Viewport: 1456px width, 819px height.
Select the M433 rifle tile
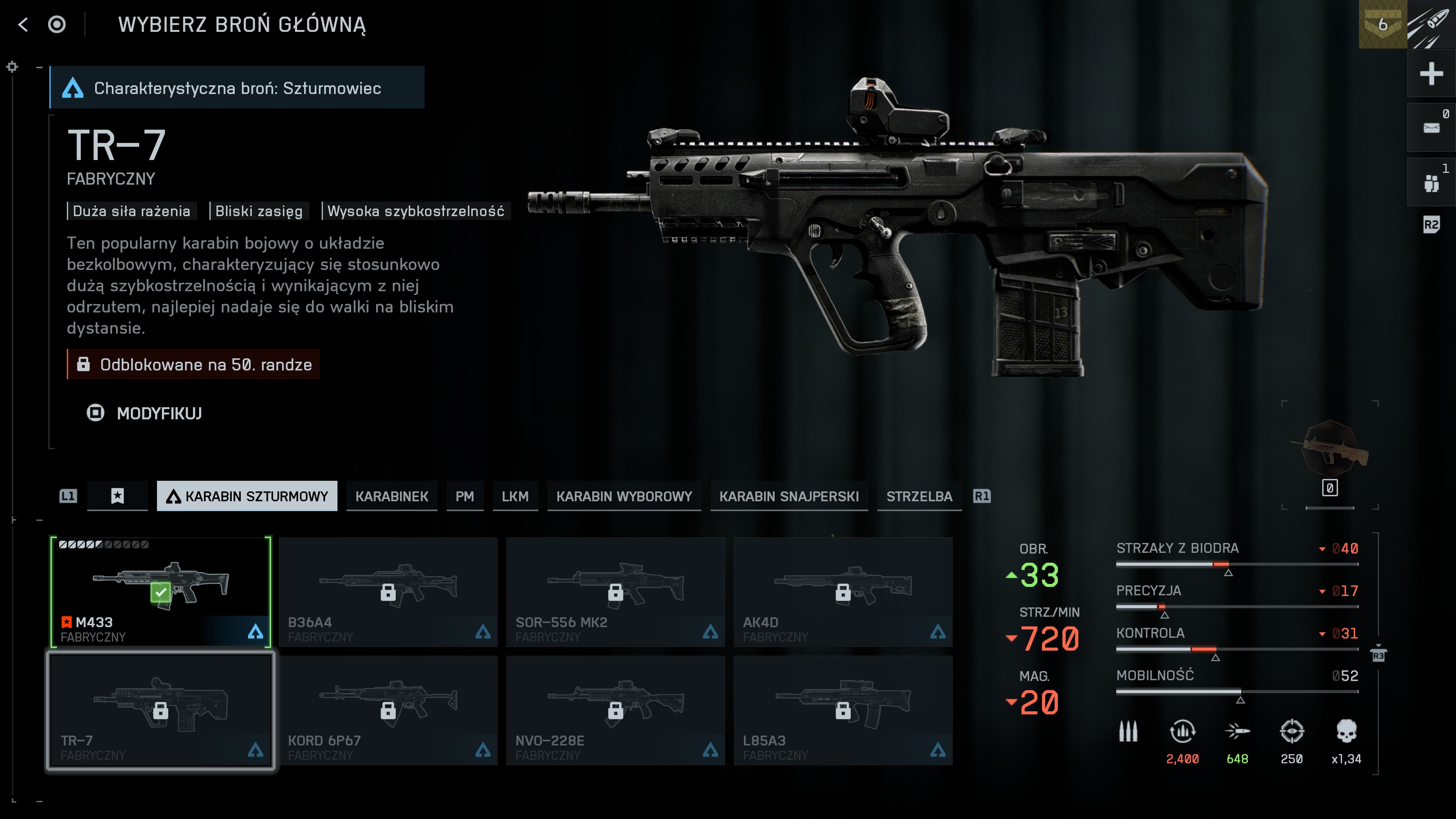160,591
